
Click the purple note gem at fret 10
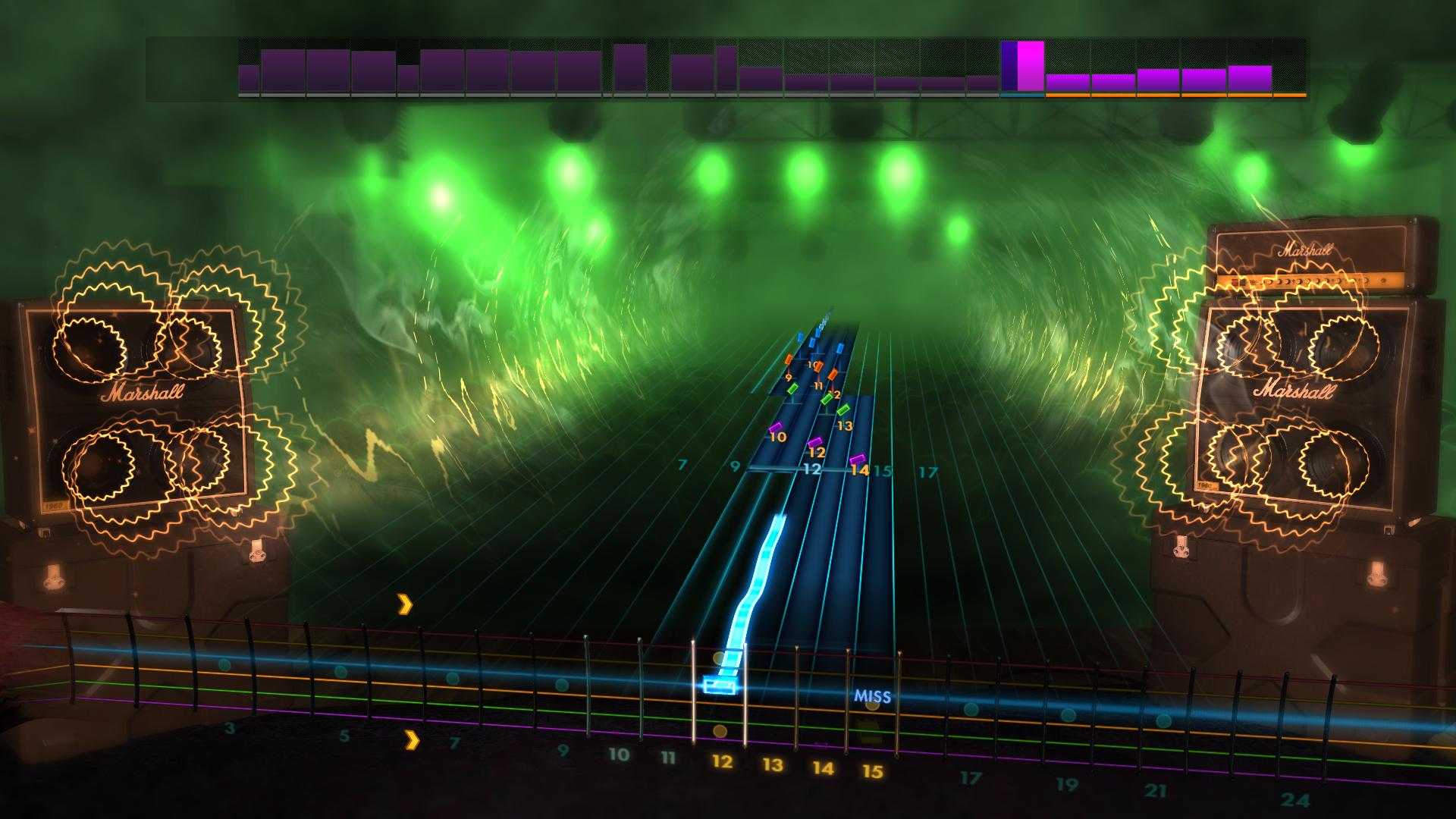(x=776, y=428)
